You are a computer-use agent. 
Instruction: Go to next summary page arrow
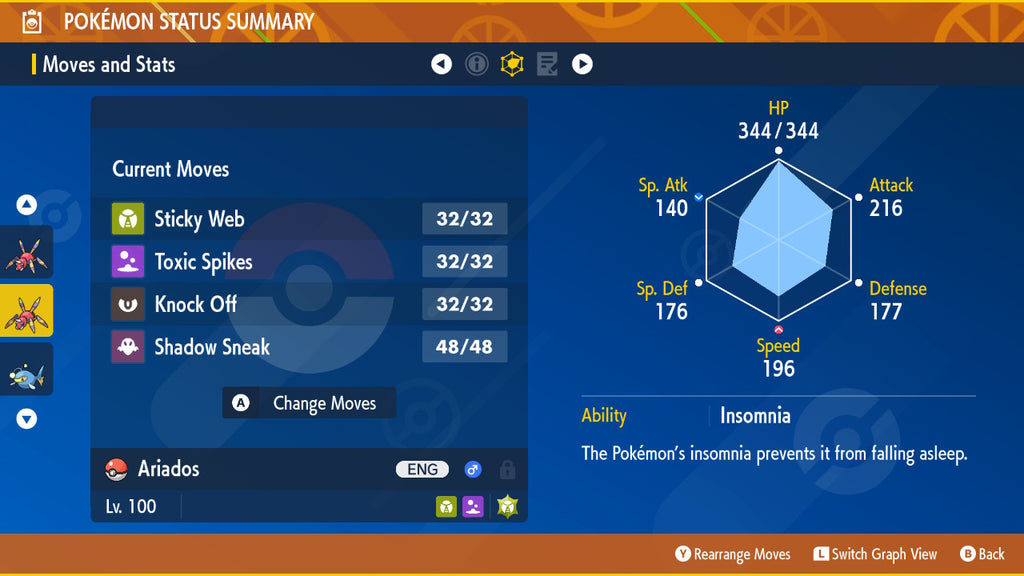tap(582, 65)
